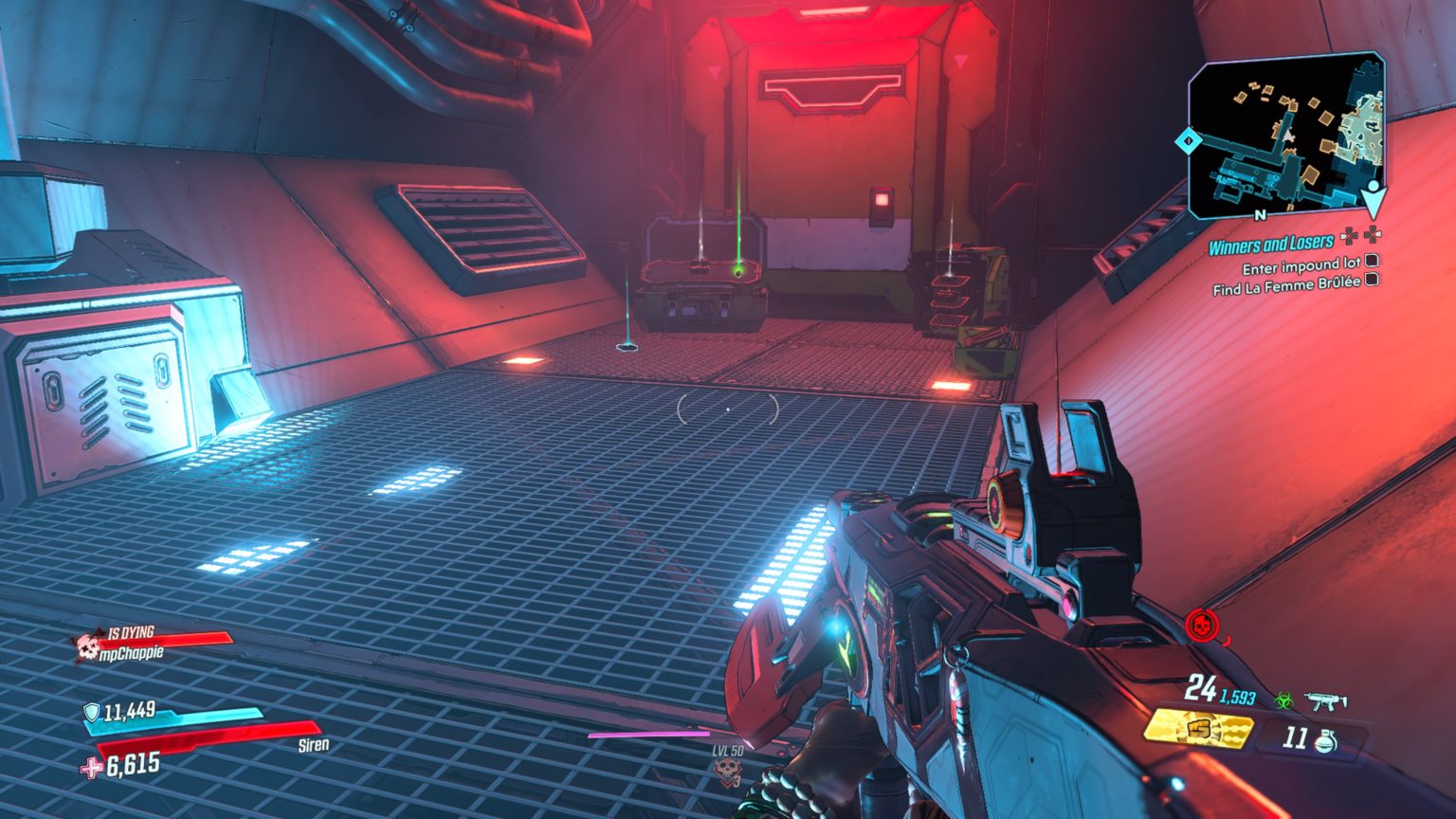
Task: Open the Winners and Losers mission title
Action: (x=1270, y=245)
